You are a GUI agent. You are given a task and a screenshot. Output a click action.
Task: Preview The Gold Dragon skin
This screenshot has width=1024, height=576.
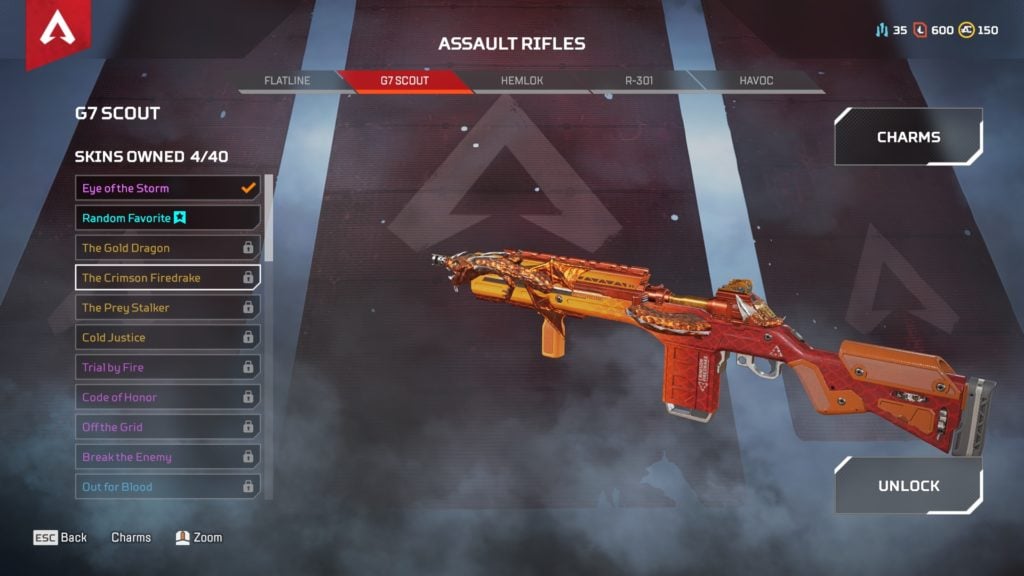point(167,248)
